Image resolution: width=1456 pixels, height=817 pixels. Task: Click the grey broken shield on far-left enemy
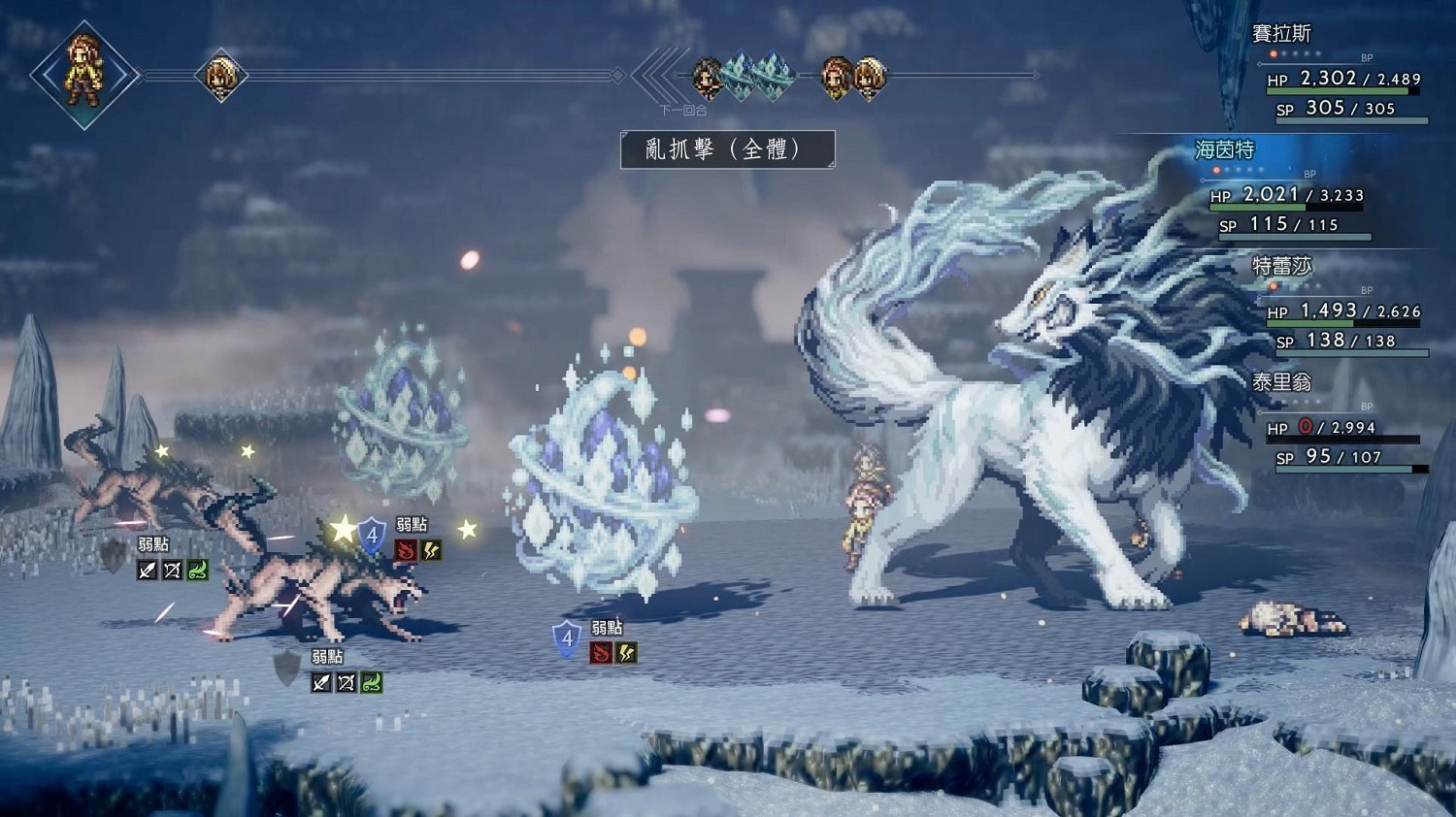107,563
